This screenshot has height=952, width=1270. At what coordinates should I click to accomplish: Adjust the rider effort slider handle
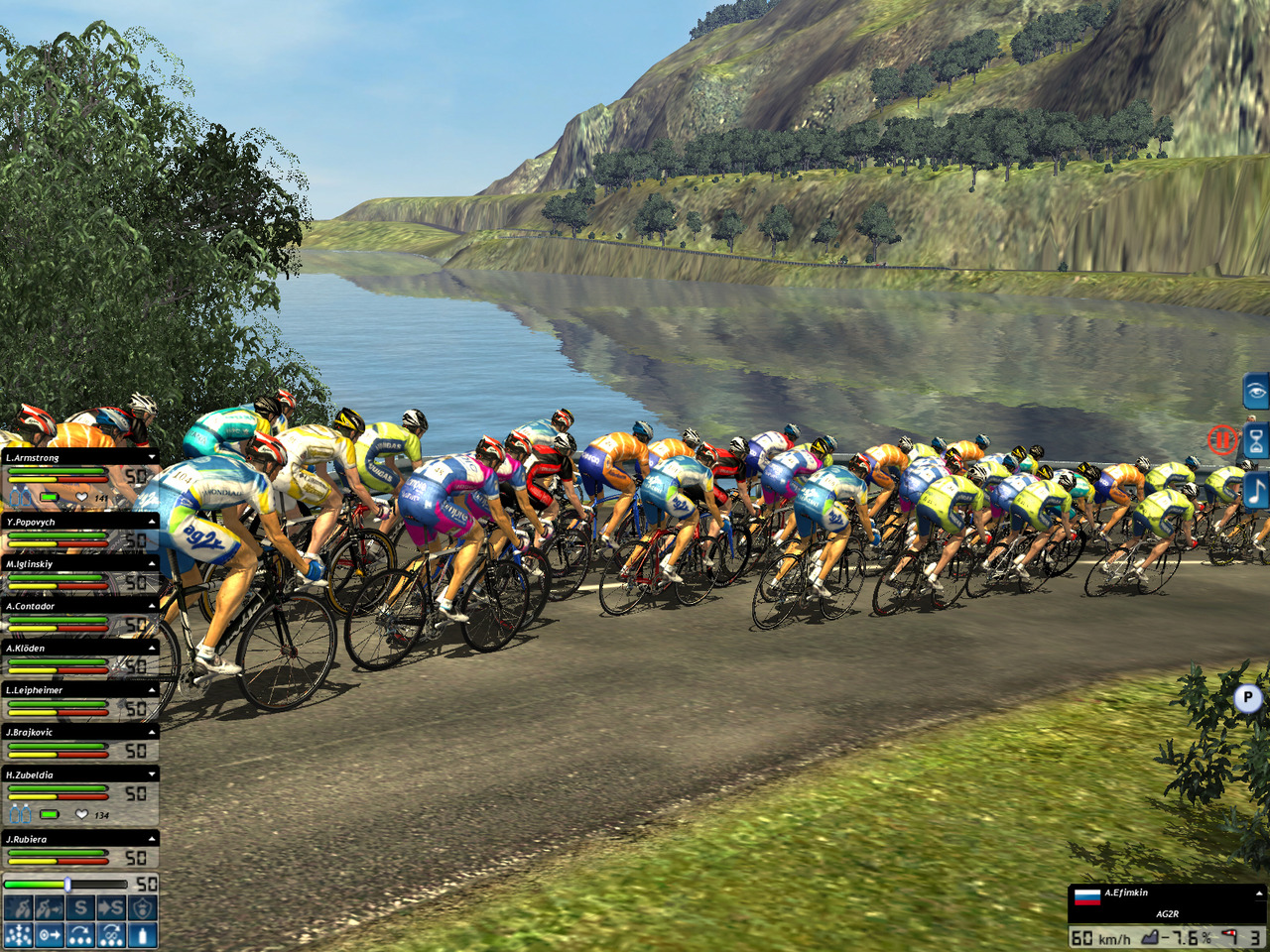pos(67,884)
